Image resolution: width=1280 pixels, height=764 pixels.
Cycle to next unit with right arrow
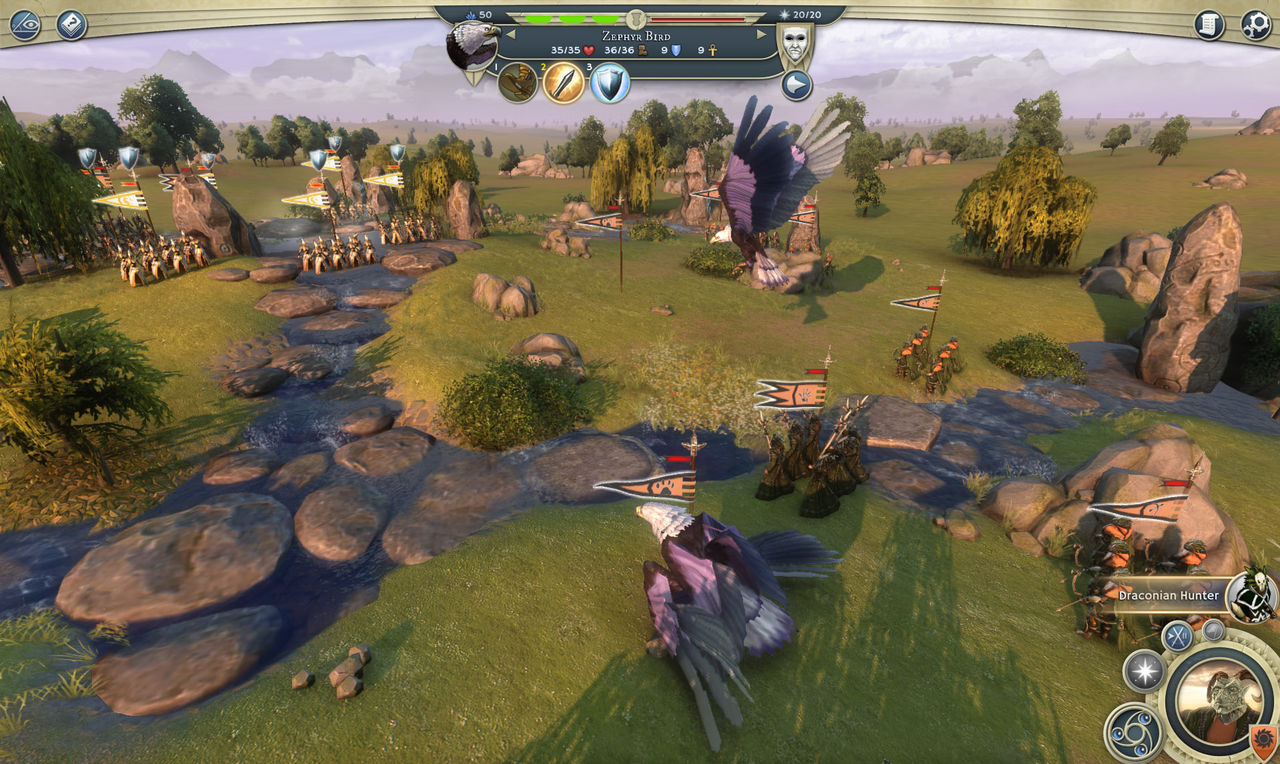762,34
